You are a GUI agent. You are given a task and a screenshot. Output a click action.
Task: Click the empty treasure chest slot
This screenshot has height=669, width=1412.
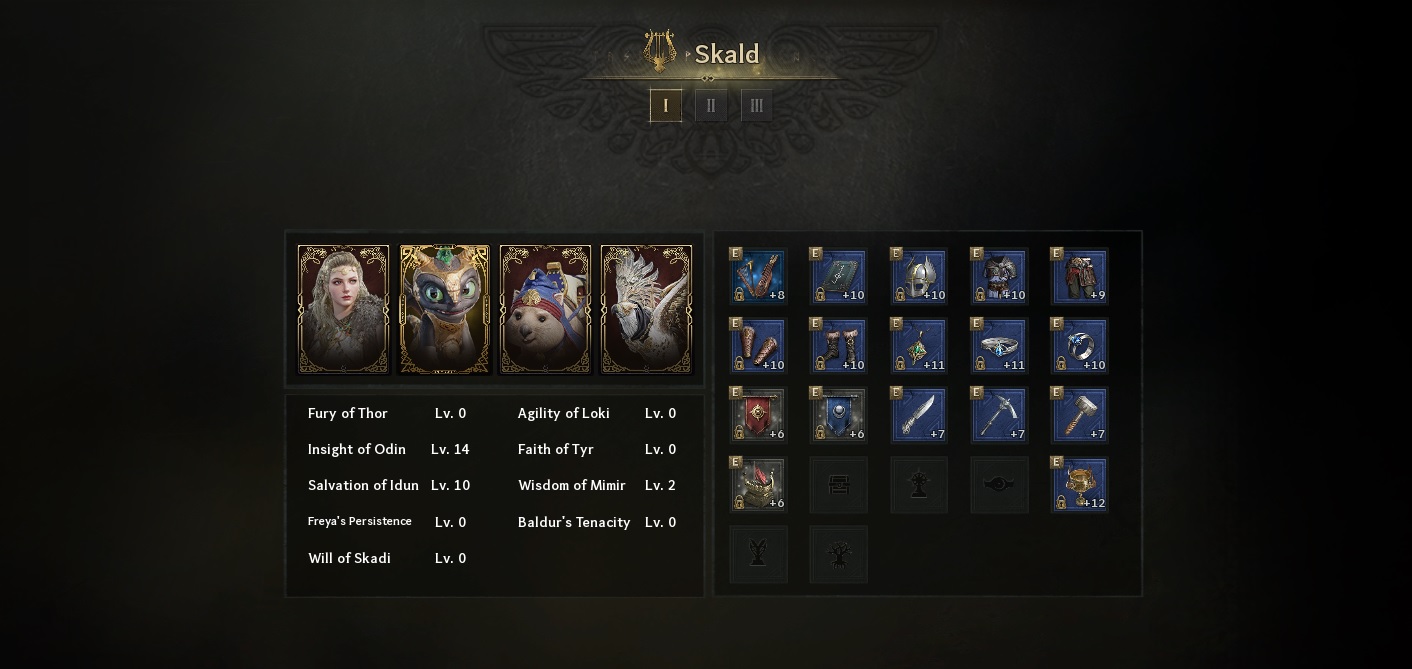pyautogui.click(x=838, y=485)
